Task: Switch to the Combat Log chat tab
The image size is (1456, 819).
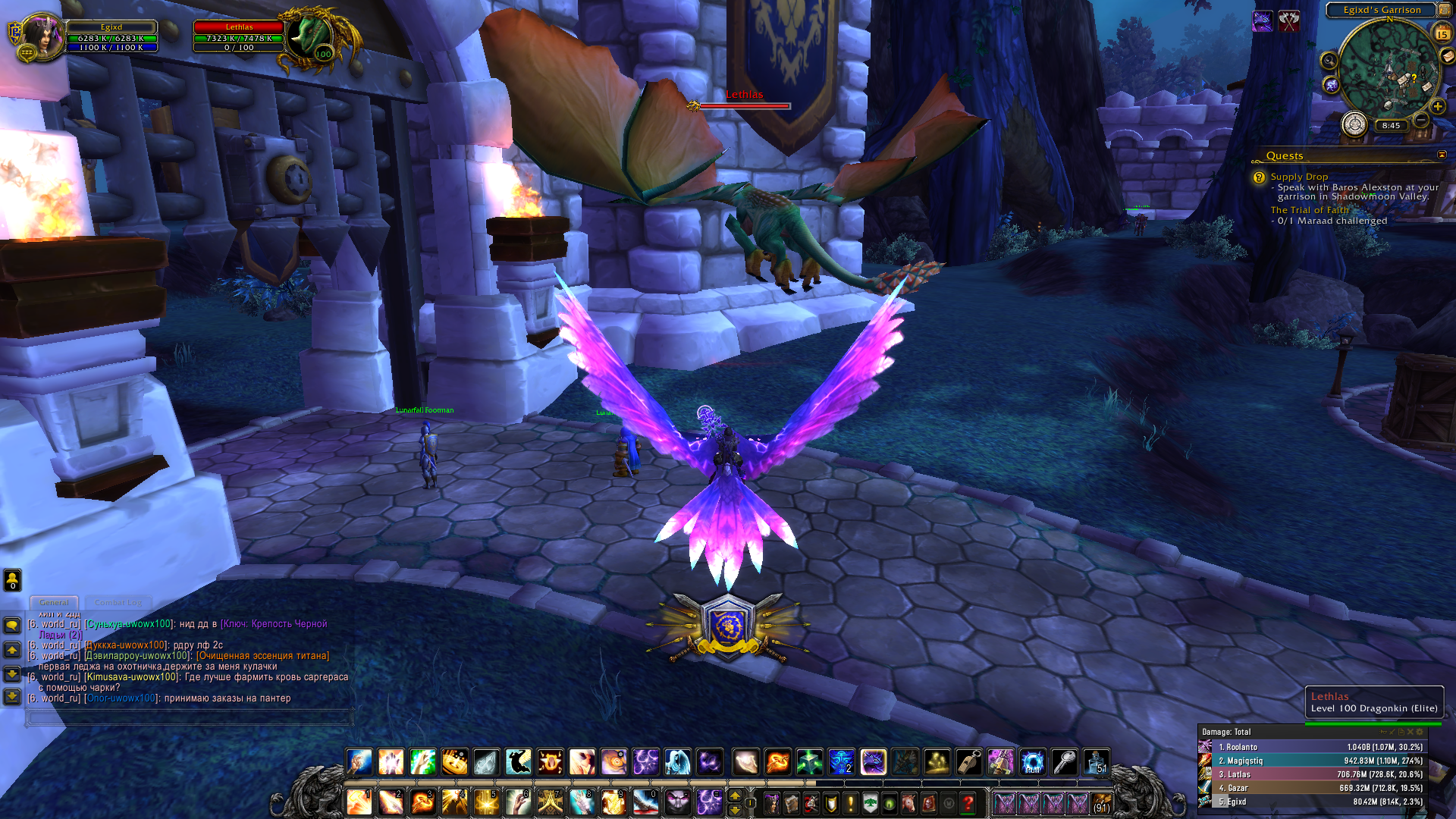Action: 118,602
